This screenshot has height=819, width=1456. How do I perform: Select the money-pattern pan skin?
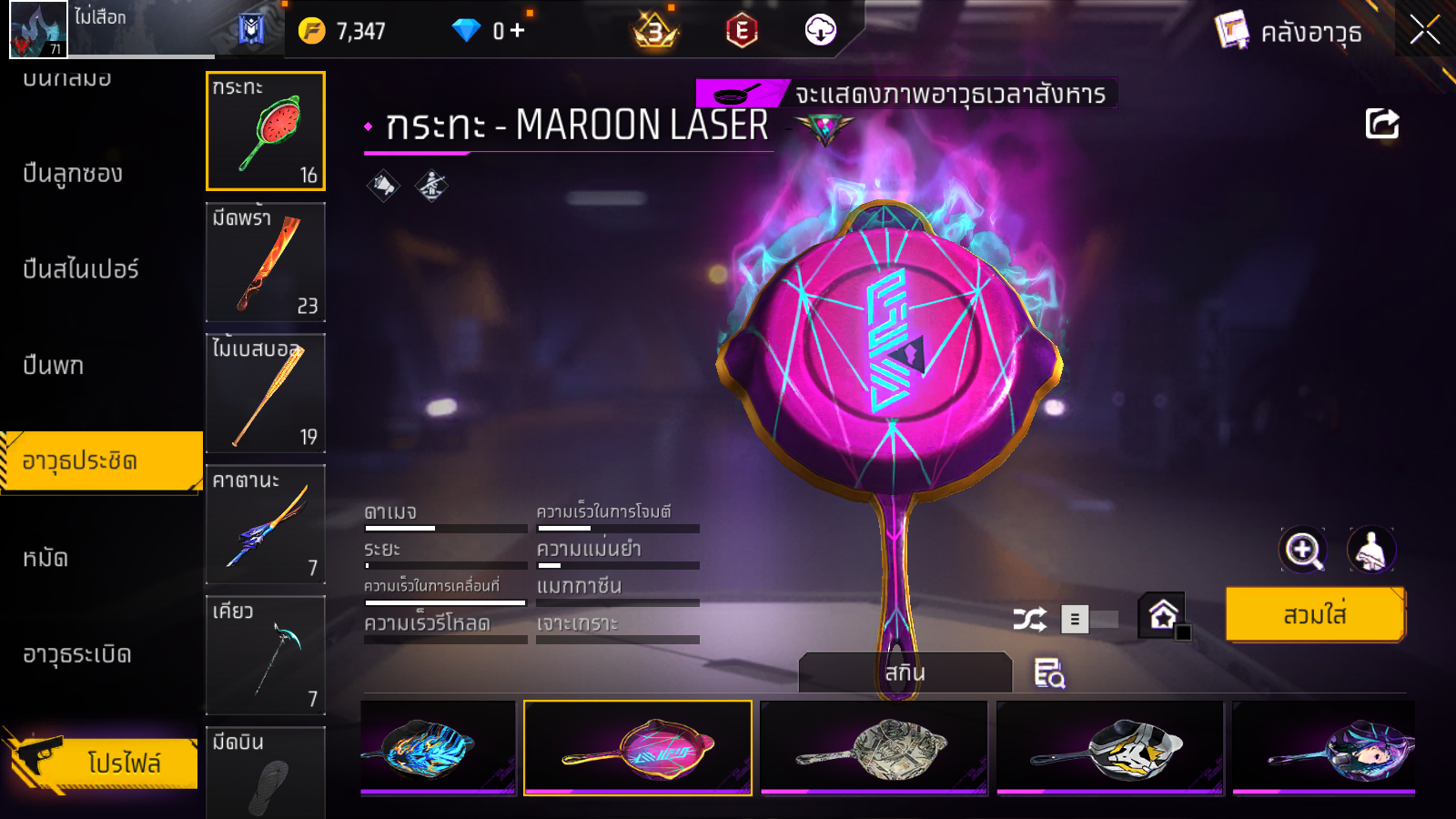point(875,748)
